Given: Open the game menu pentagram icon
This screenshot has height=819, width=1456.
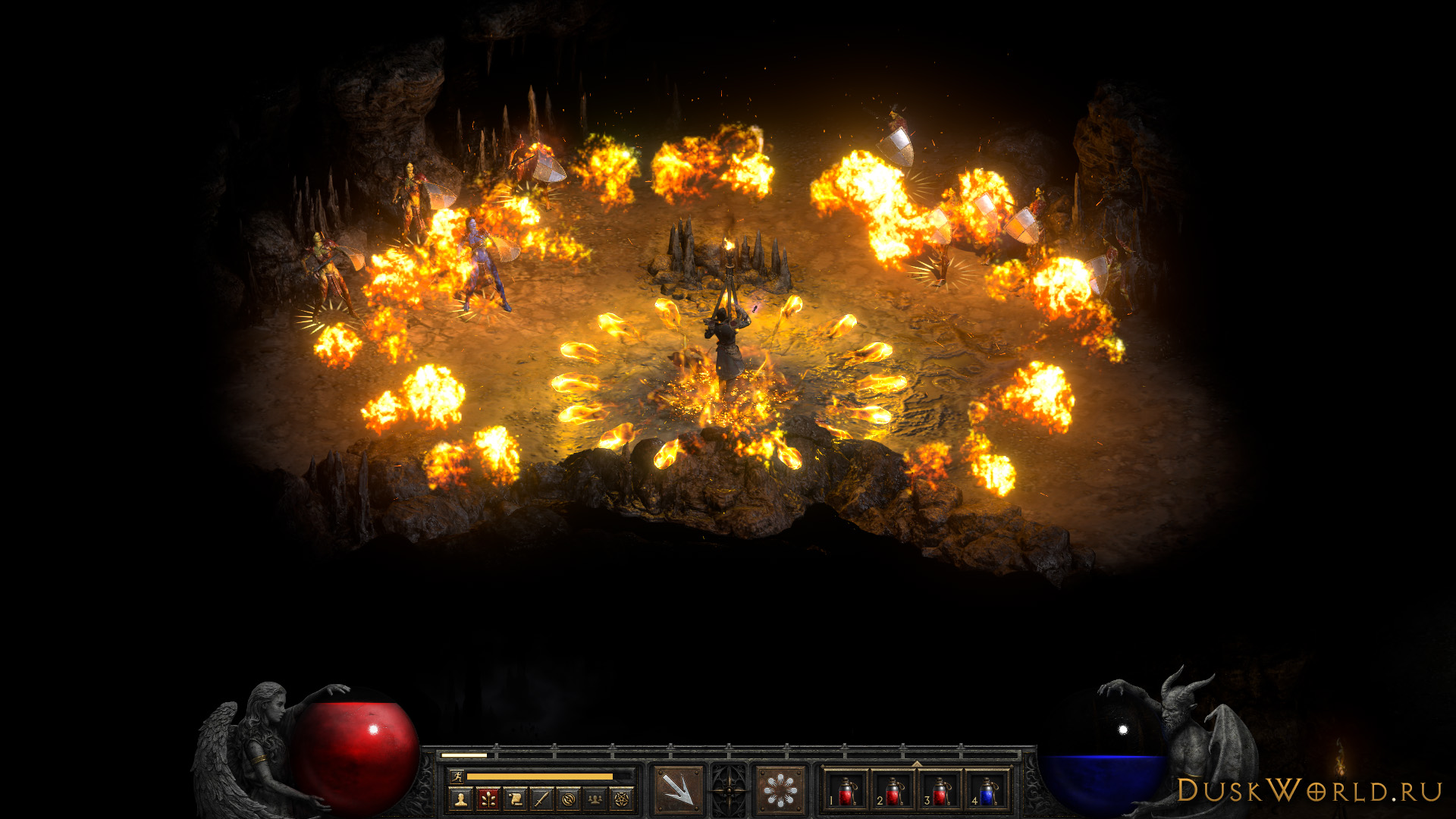Looking at the screenshot, I should (623, 799).
